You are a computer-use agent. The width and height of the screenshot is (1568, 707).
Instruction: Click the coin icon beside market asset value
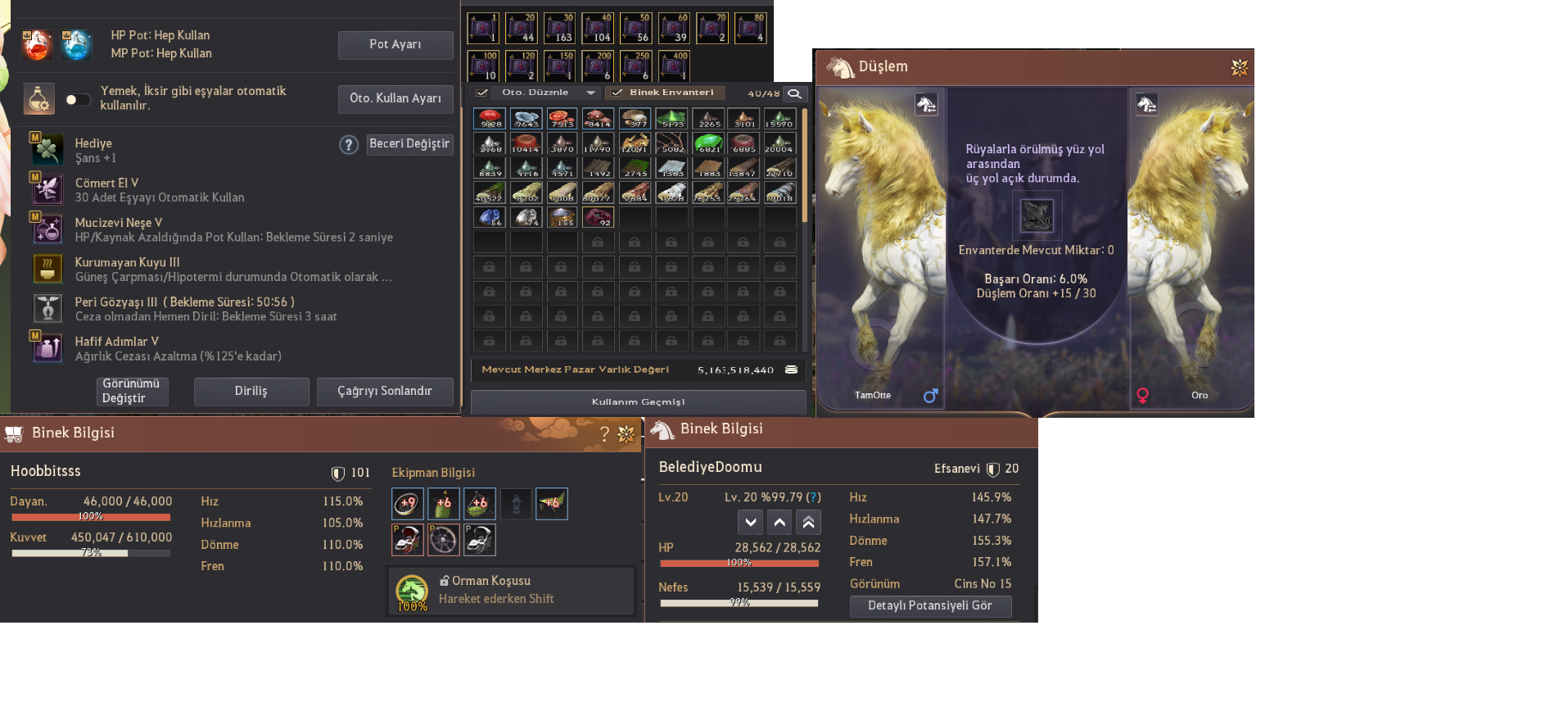point(789,369)
